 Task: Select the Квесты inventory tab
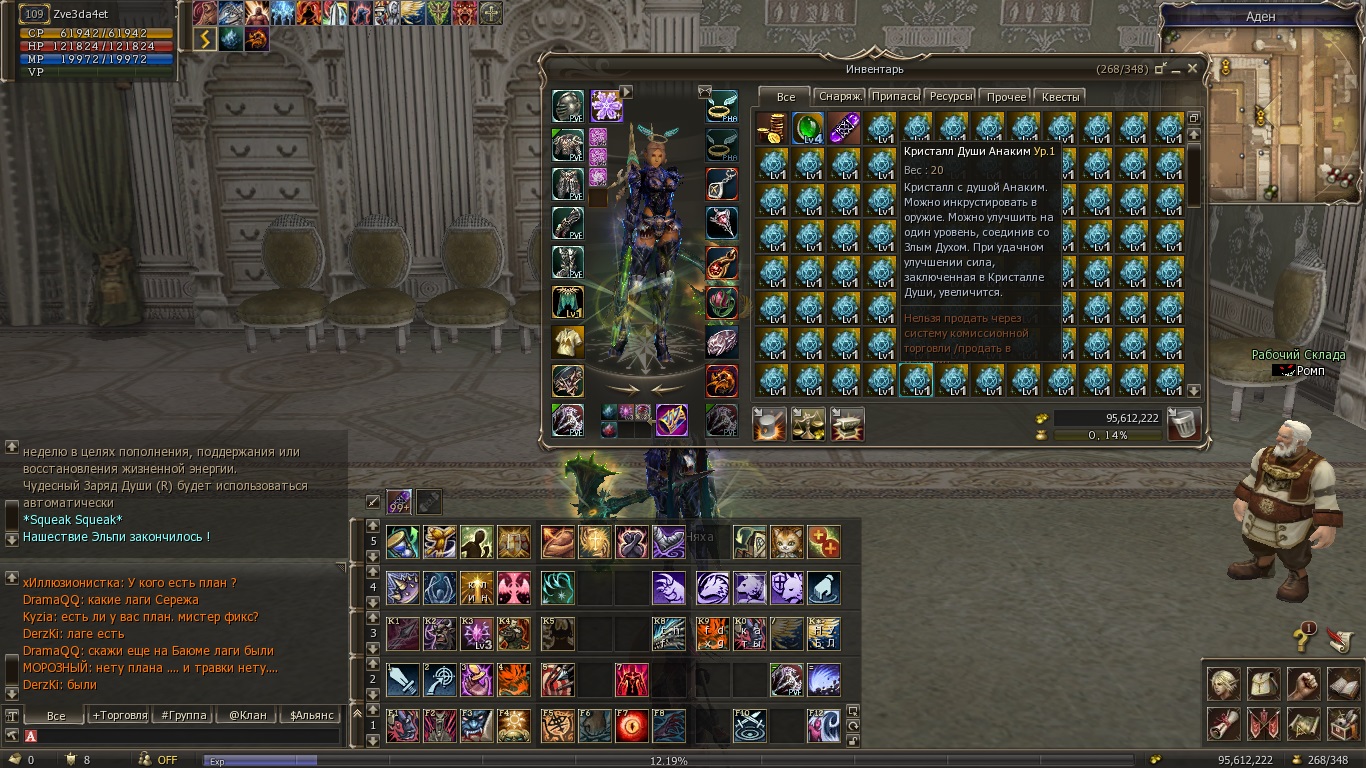[1060, 97]
